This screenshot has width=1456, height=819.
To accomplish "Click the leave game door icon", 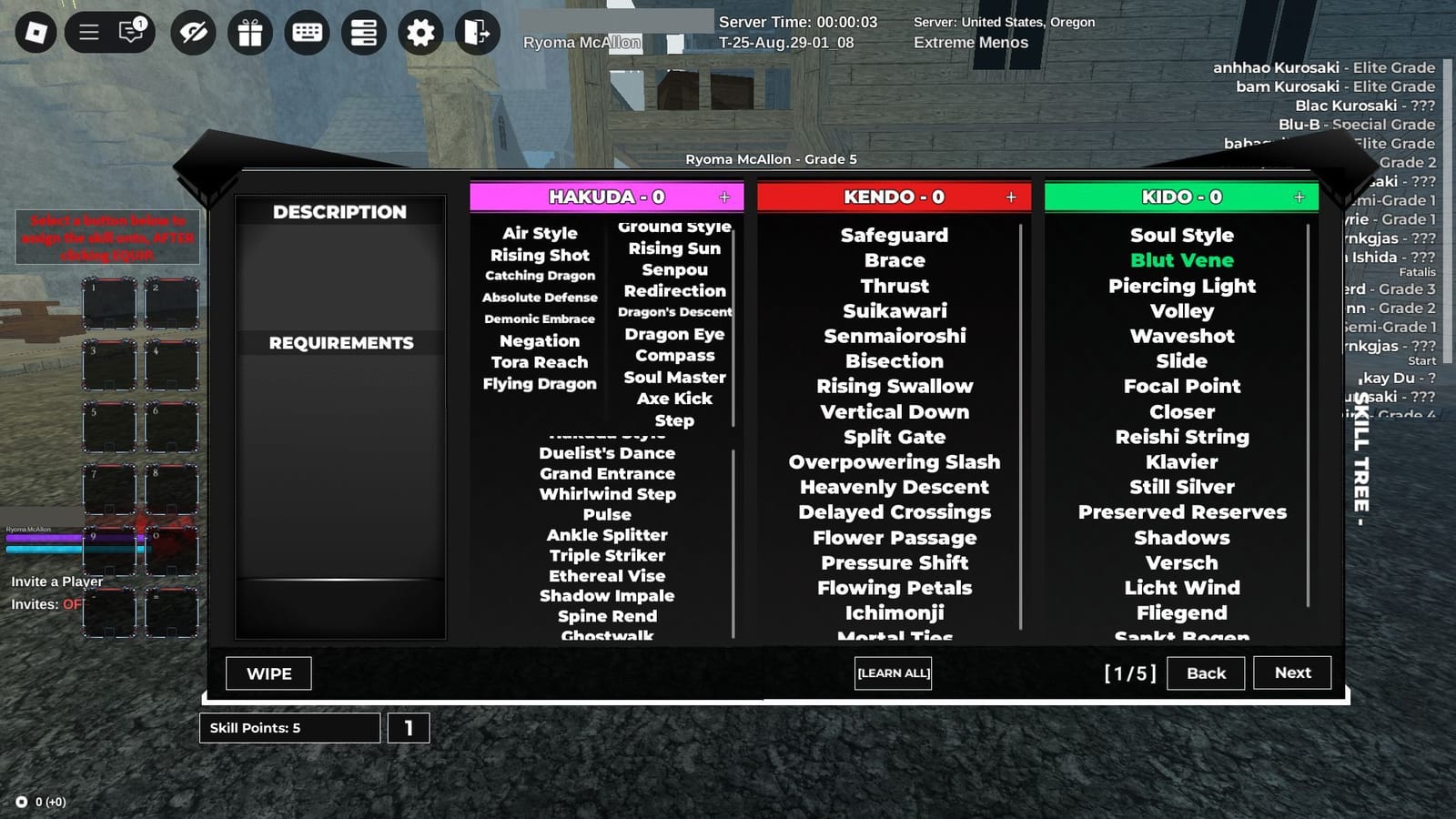I will coord(476,32).
